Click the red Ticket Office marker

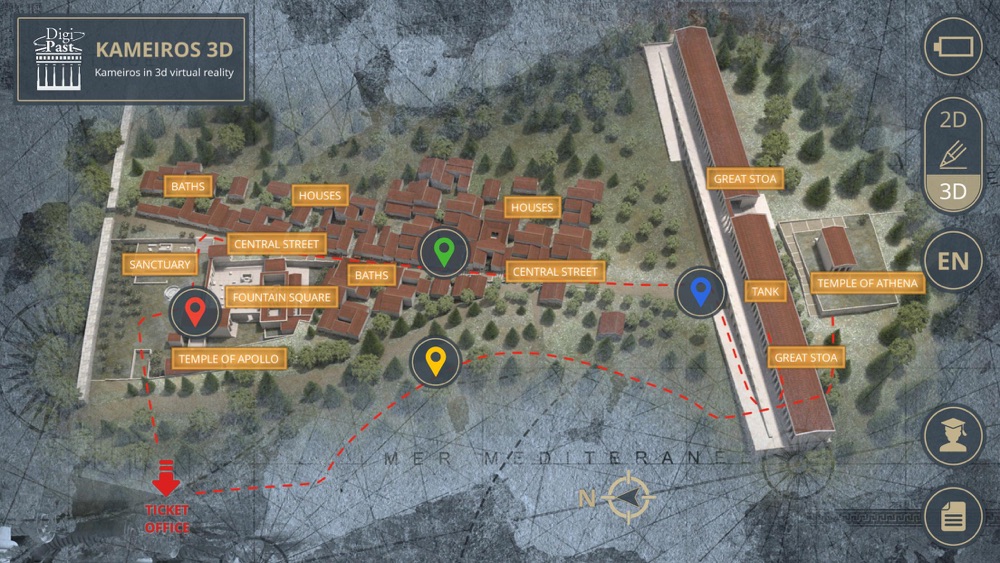(x=166, y=500)
